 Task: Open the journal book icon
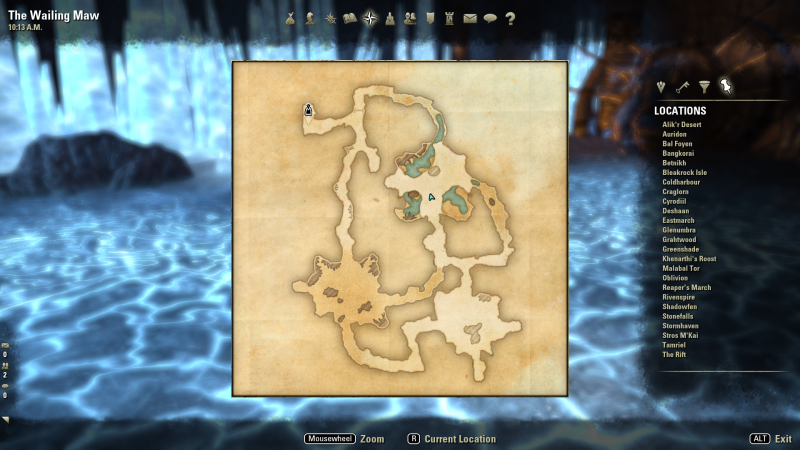pos(350,17)
